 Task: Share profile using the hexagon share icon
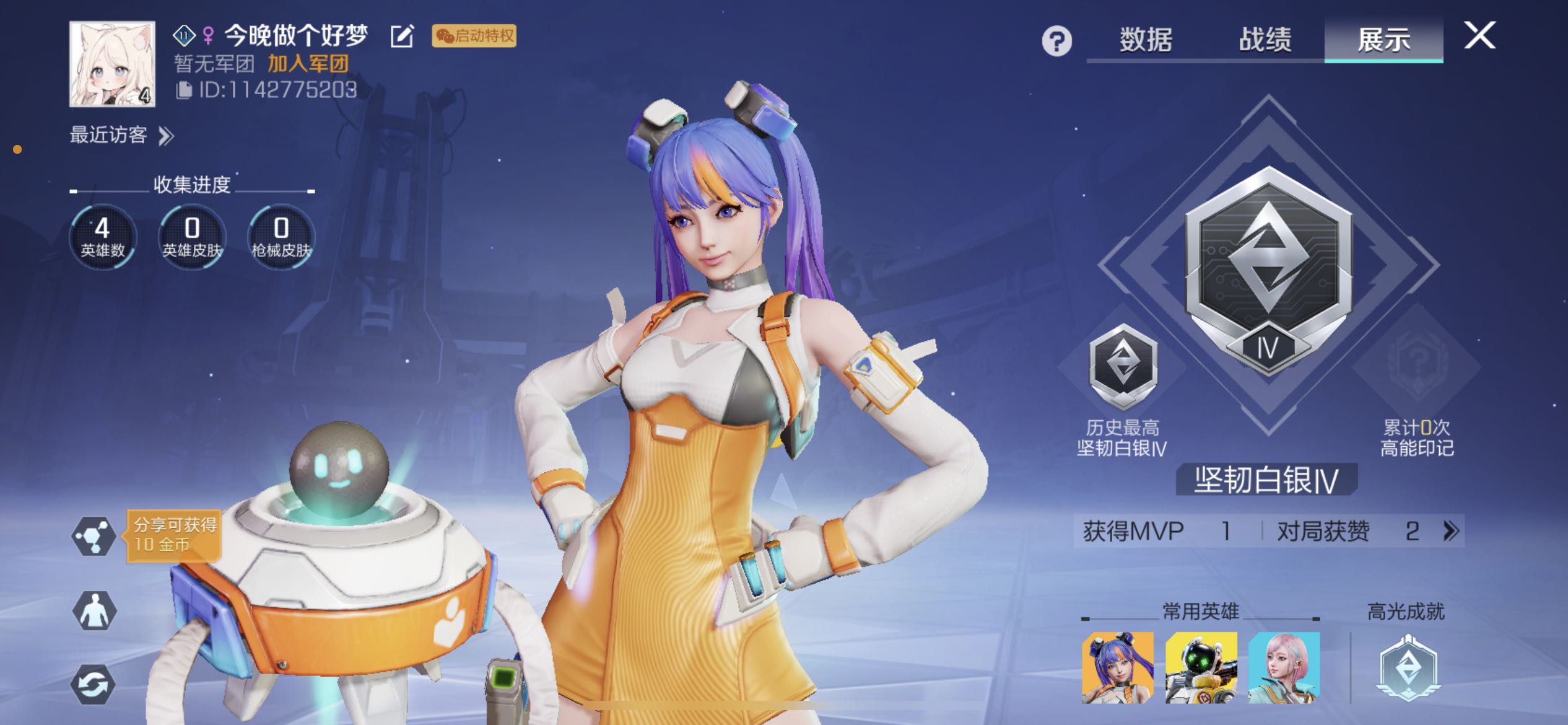(x=94, y=535)
